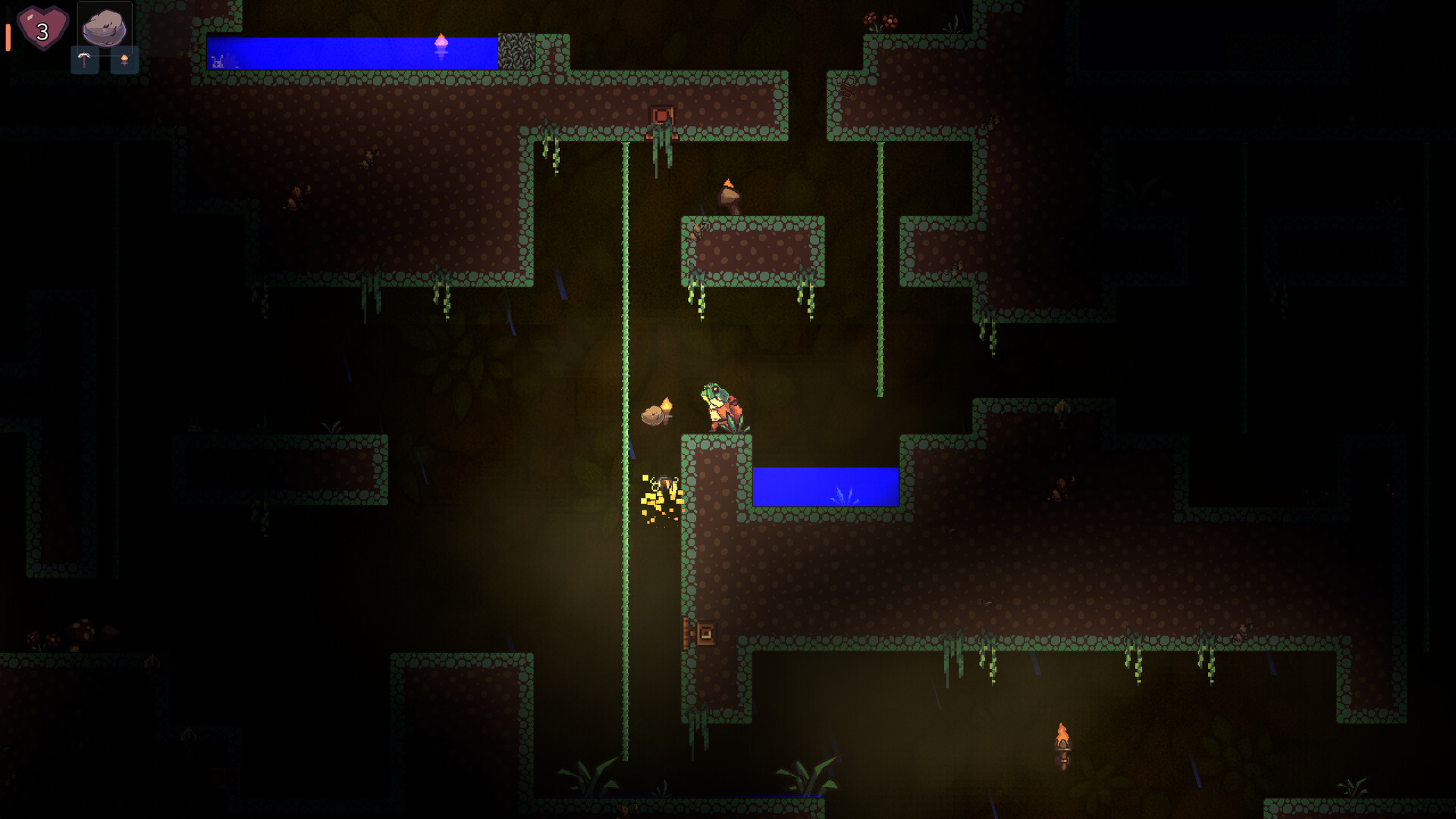Click the mushroom cluster on the bottom-left ledge
Screen dimensions: 1456x819
pos(83,628)
